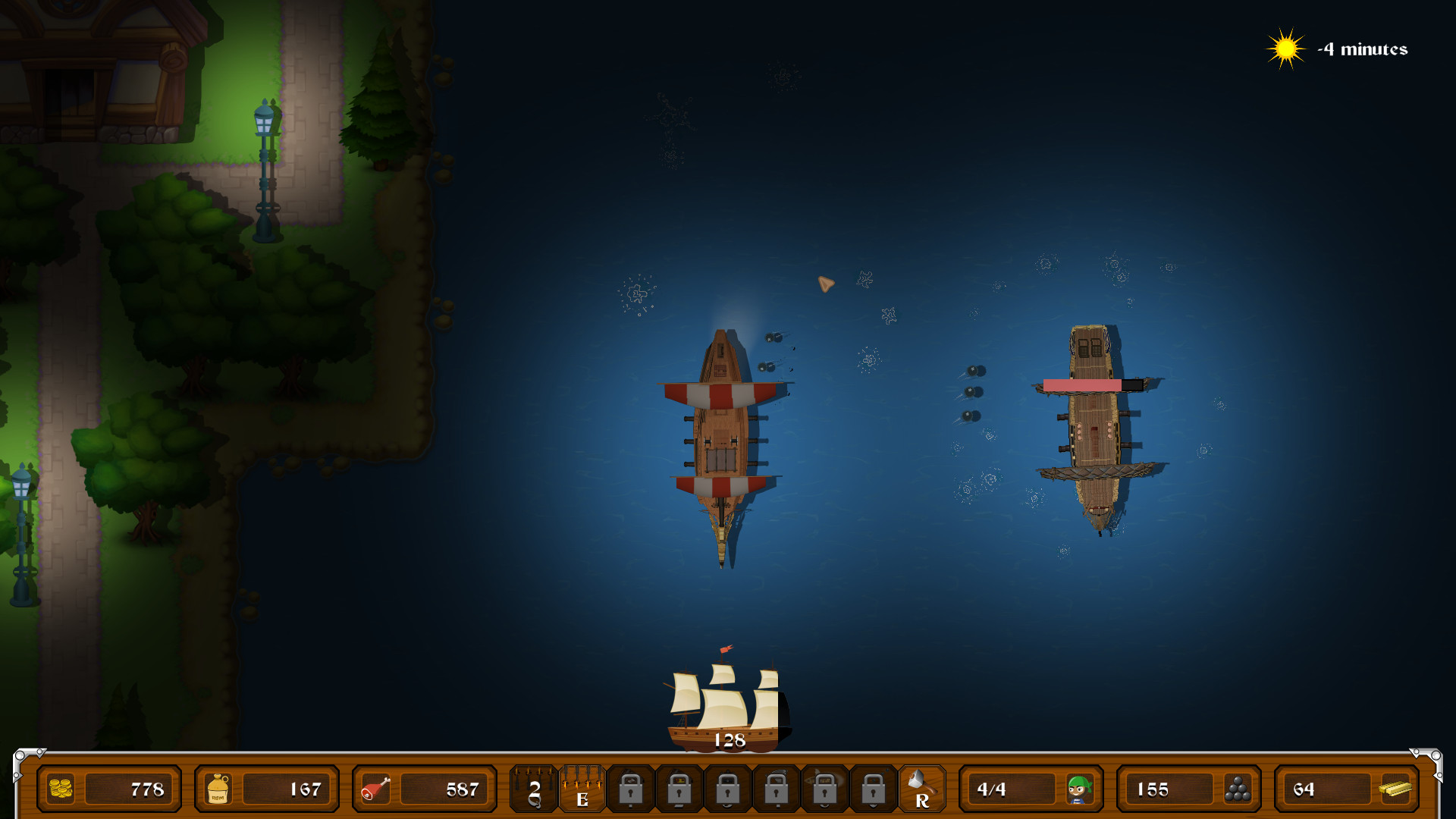The height and width of the screenshot is (819, 1456).
Task: Select the rum jug icon
Action: (216, 789)
